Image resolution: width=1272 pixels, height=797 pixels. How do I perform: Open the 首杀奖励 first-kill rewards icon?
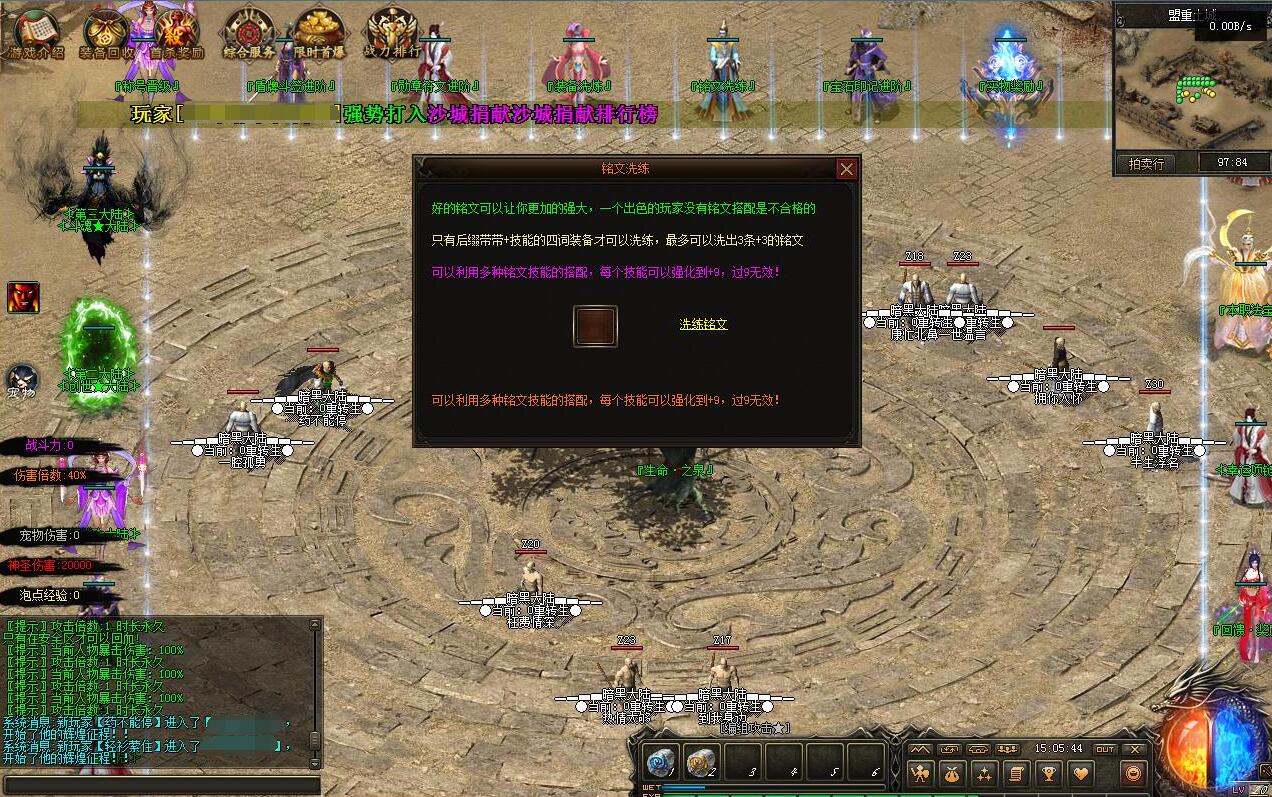[x=177, y=34]
